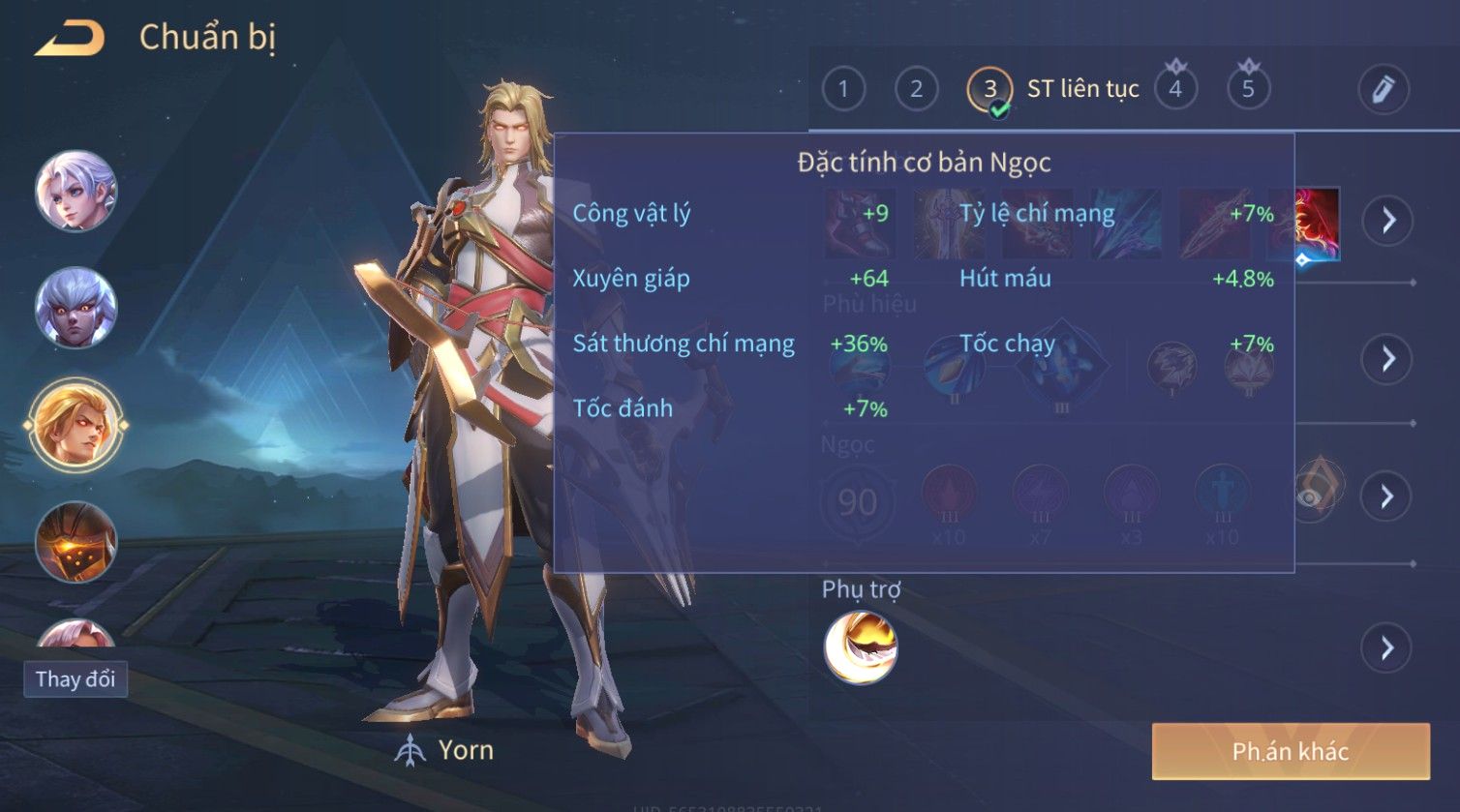
Task: Toggle the rune stats eye icon
Action: (x=1311, y=495)
